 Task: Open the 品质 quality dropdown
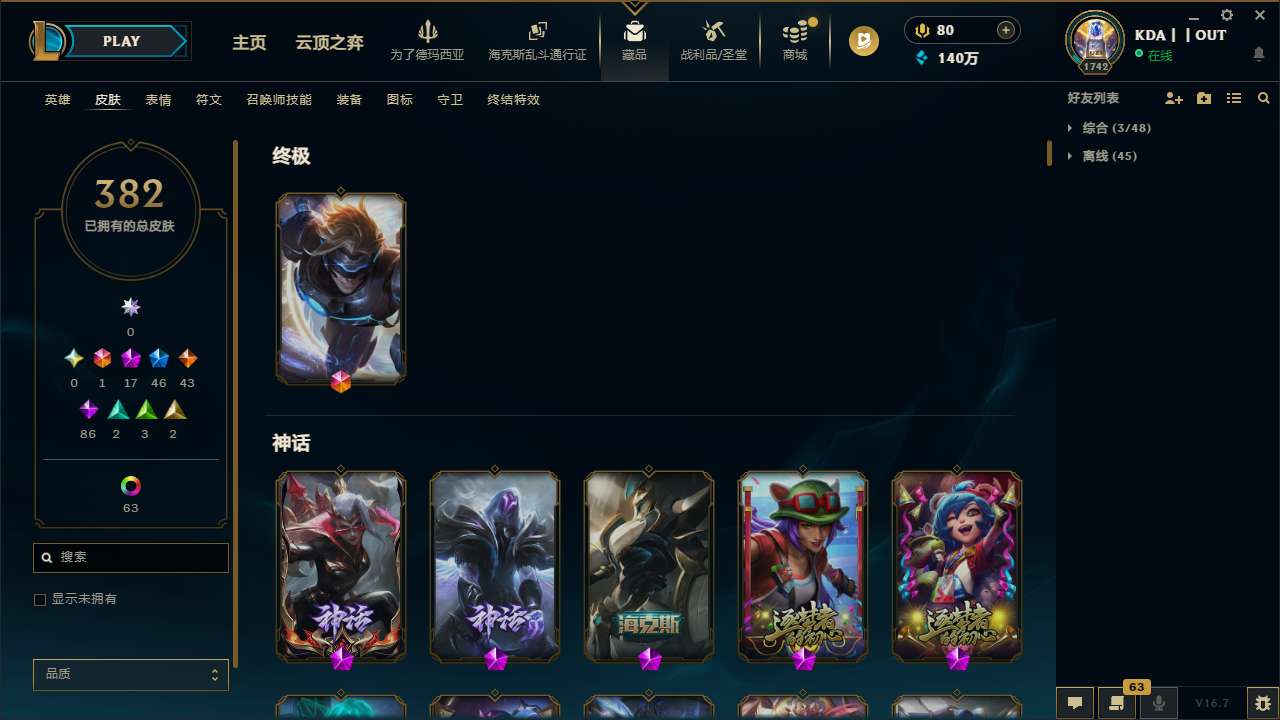(x=130, y=674)
